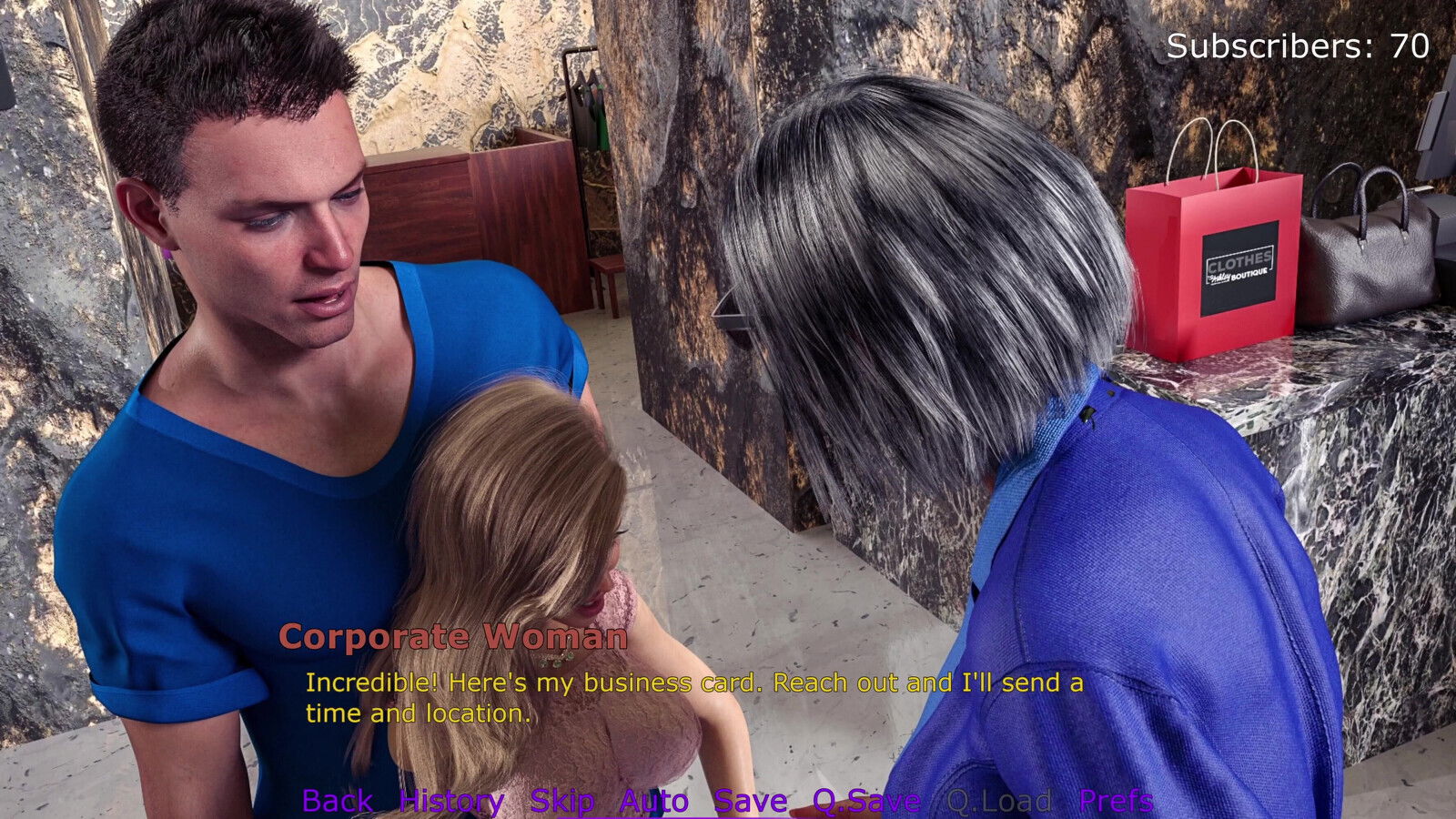Go back one dialogue line
This screenshot has width=1456, height=819.
(x=337, y=801)
